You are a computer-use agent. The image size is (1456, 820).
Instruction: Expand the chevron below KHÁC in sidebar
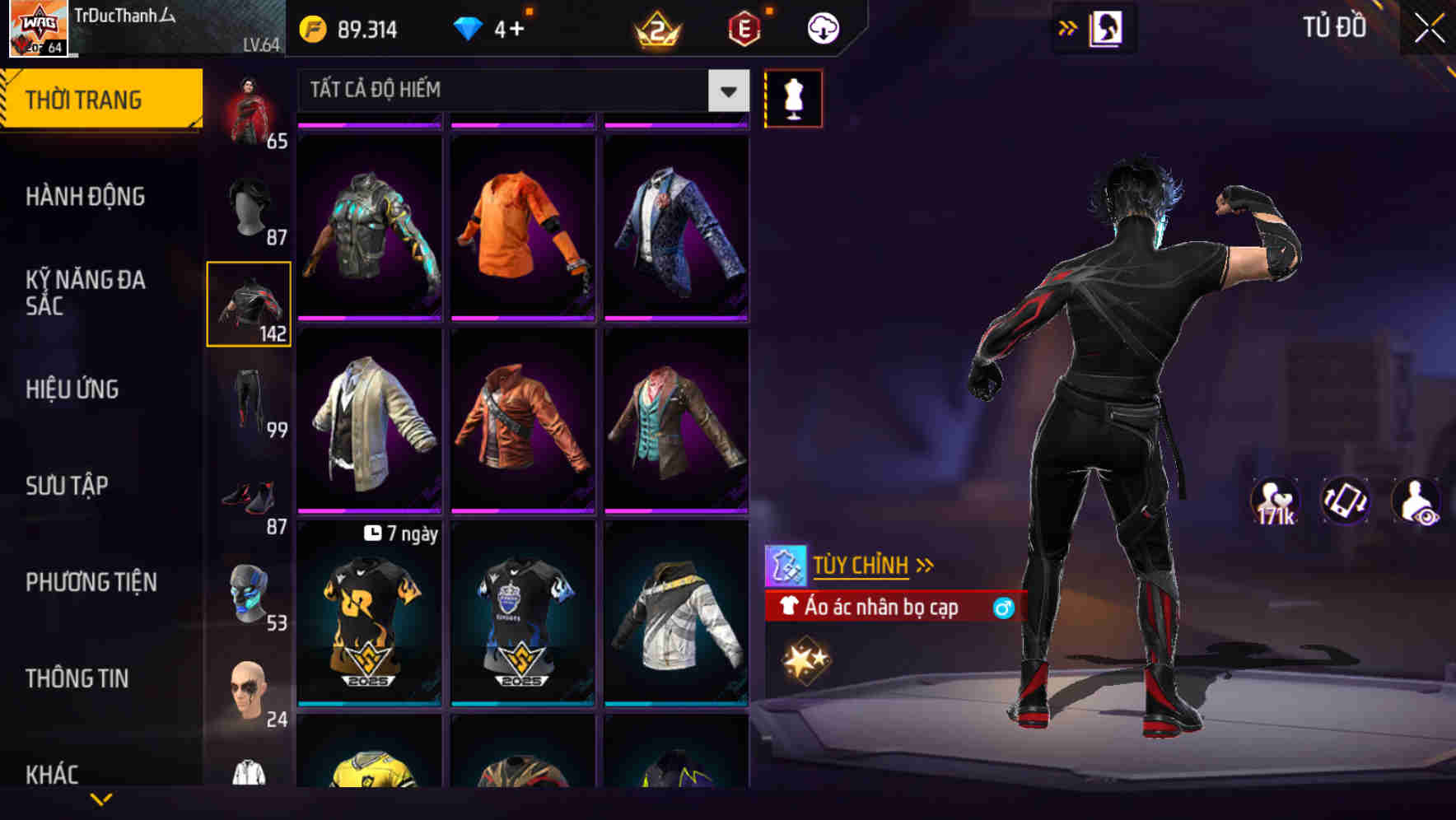pos(100,799)
